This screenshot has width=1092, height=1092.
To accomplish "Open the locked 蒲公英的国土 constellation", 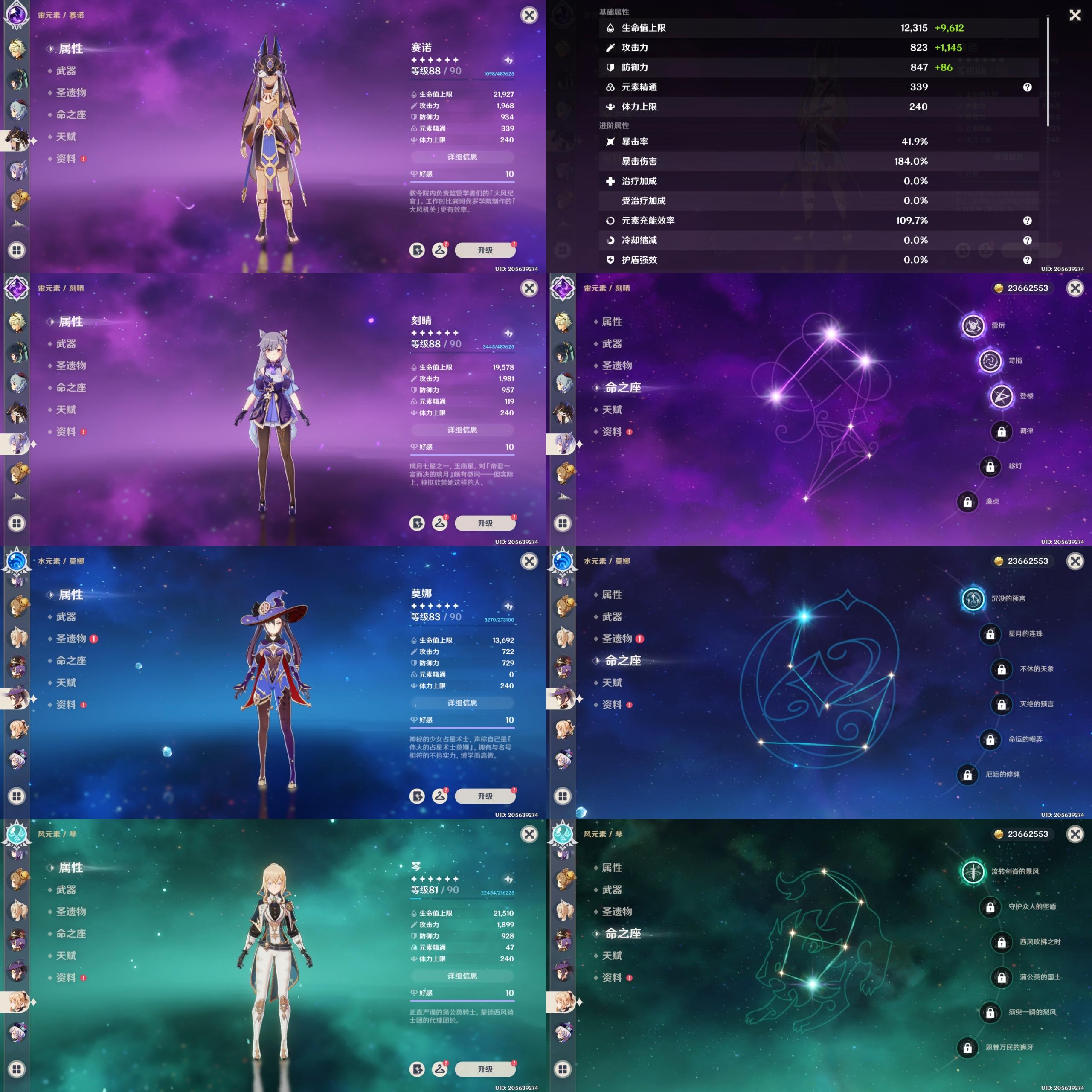I will click(x=1001, y=977).
